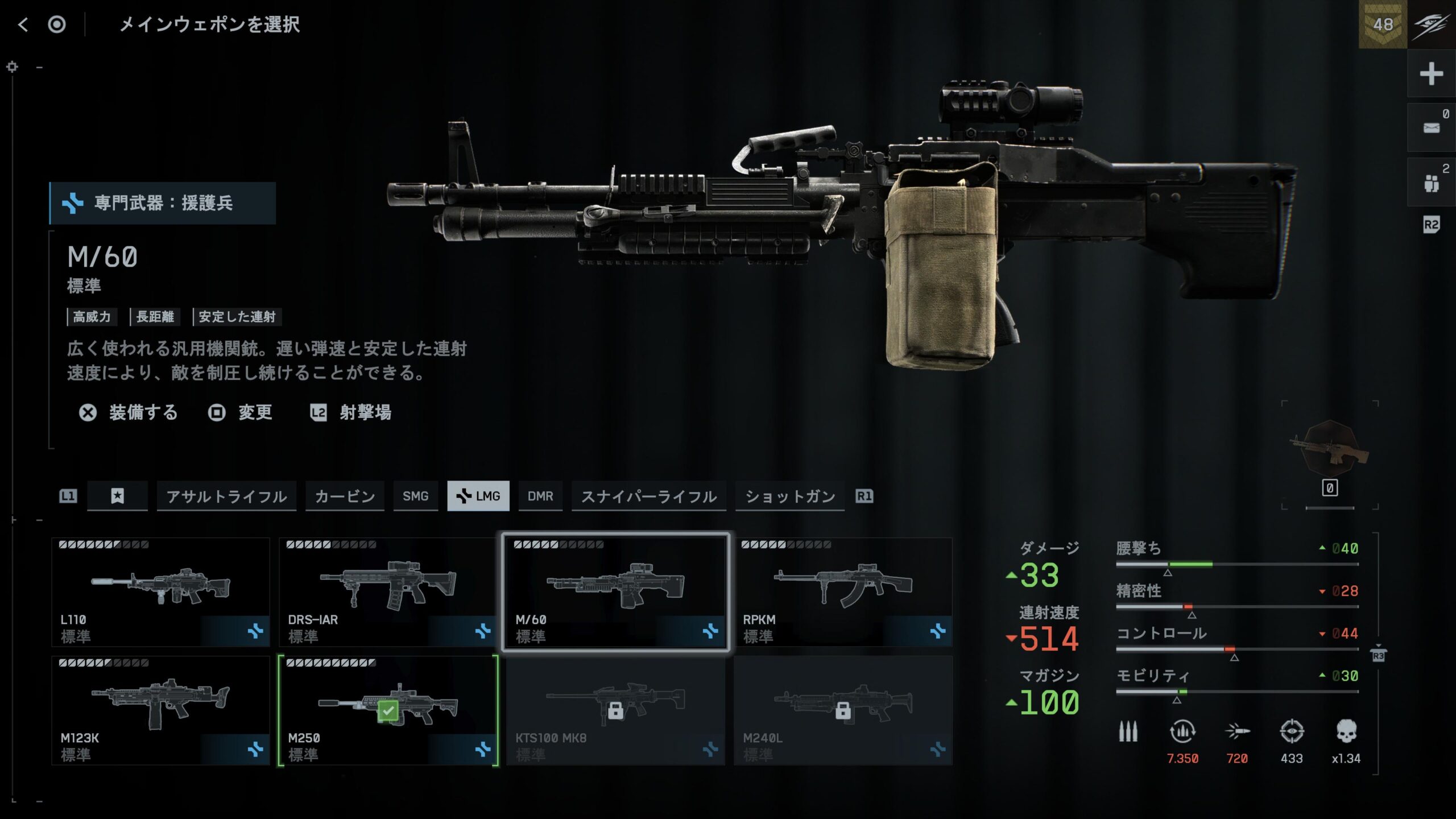The height and width of the screenshot is (819, 1456).
Task: Select the L110 weapon tile
Action: tap(160, 592)
